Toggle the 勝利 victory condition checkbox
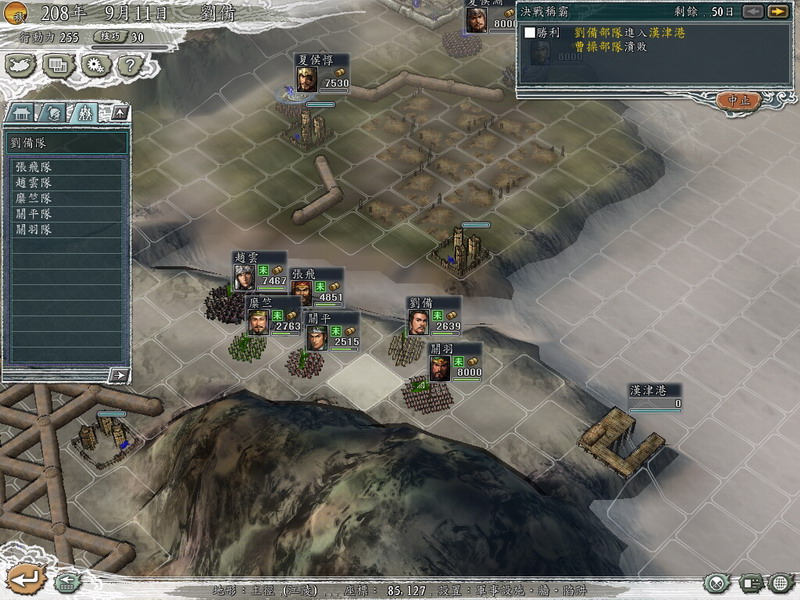The width and height of the screenshot is (800, 600). tap(530, 32)
